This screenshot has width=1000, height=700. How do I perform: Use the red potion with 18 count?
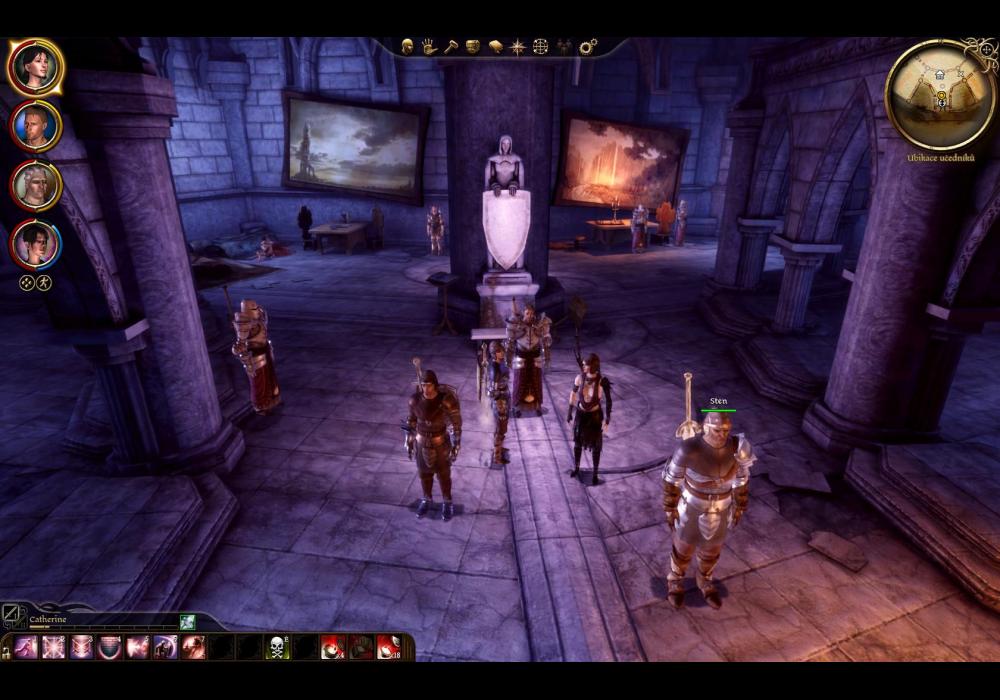coord(389,647)
